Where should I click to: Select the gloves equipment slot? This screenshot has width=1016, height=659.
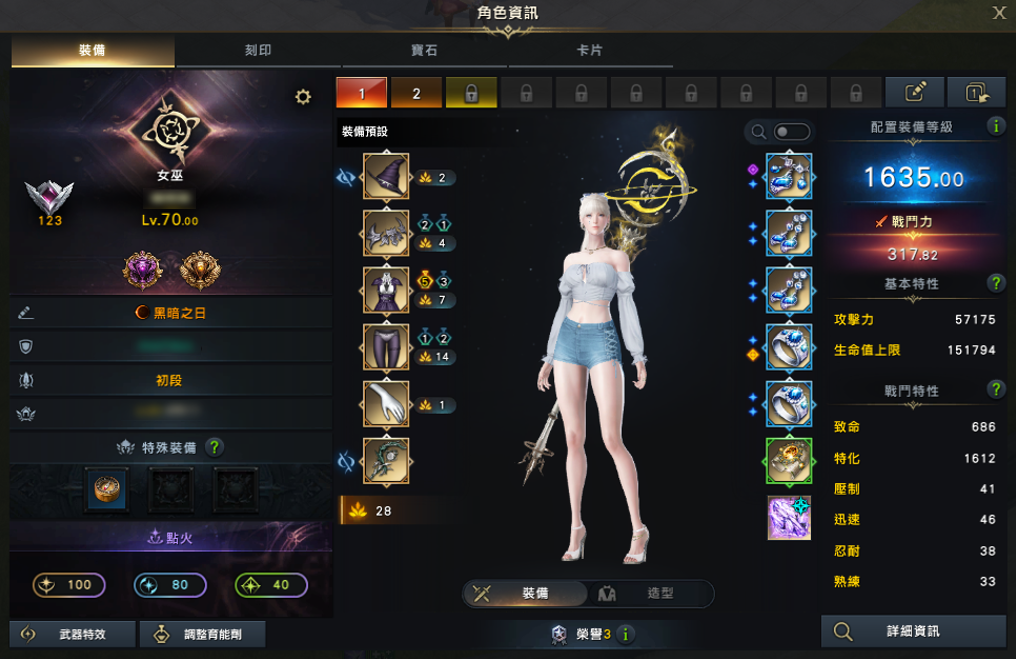tap(386, 405)
